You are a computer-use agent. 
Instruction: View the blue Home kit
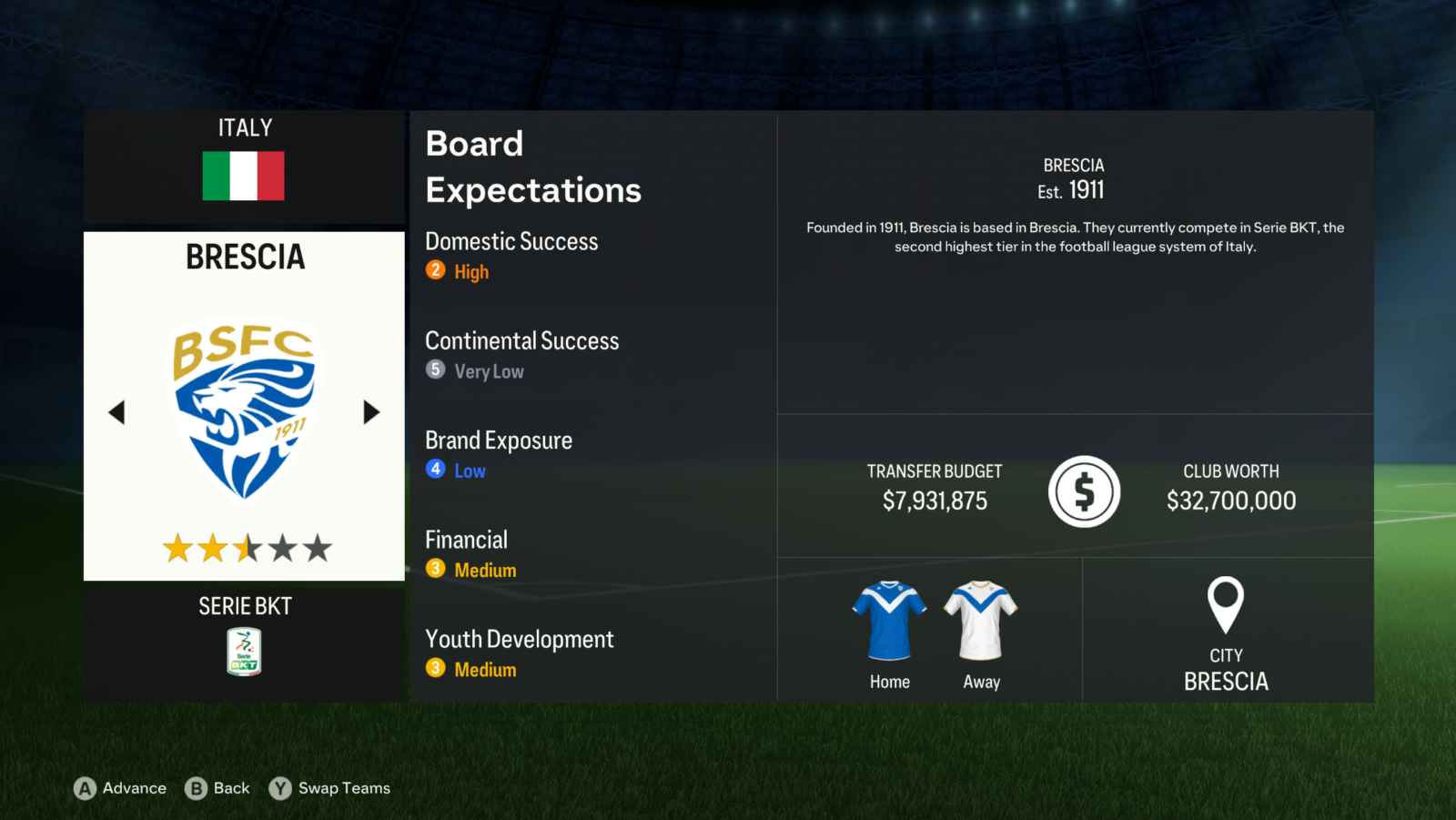[x=889, y=621]
